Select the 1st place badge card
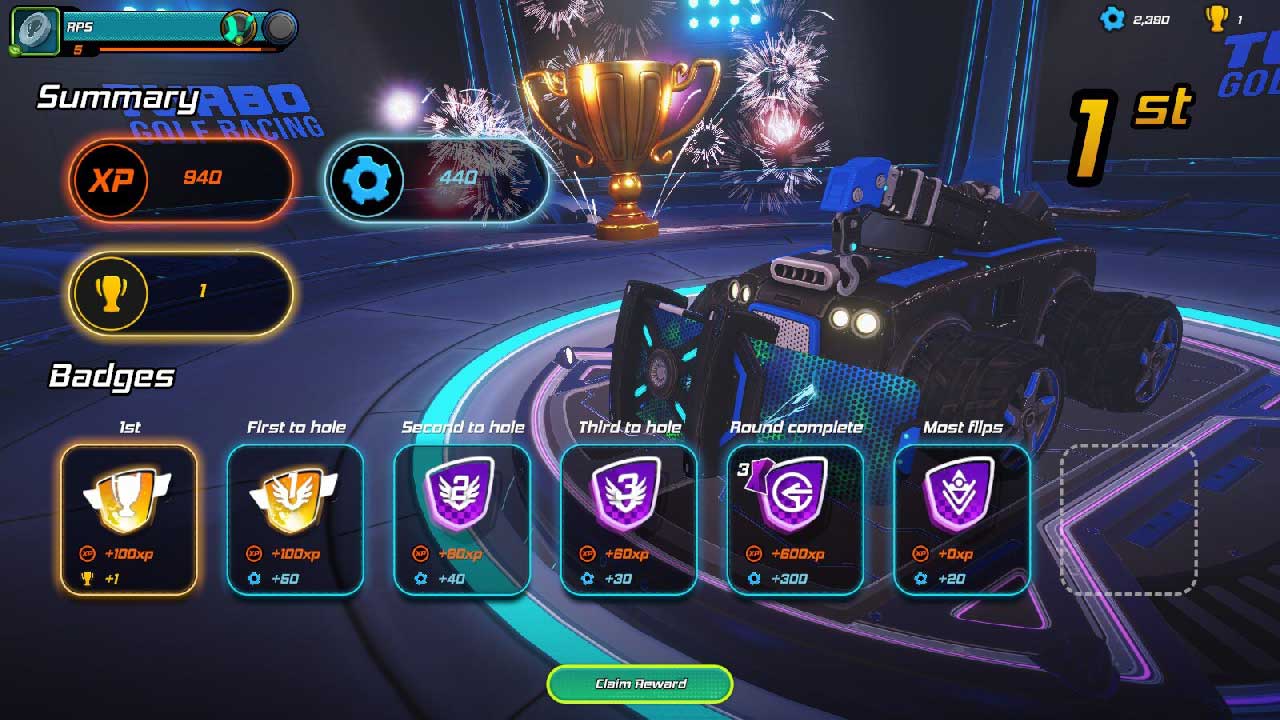The image size is (1280, 720). point(129,519)
